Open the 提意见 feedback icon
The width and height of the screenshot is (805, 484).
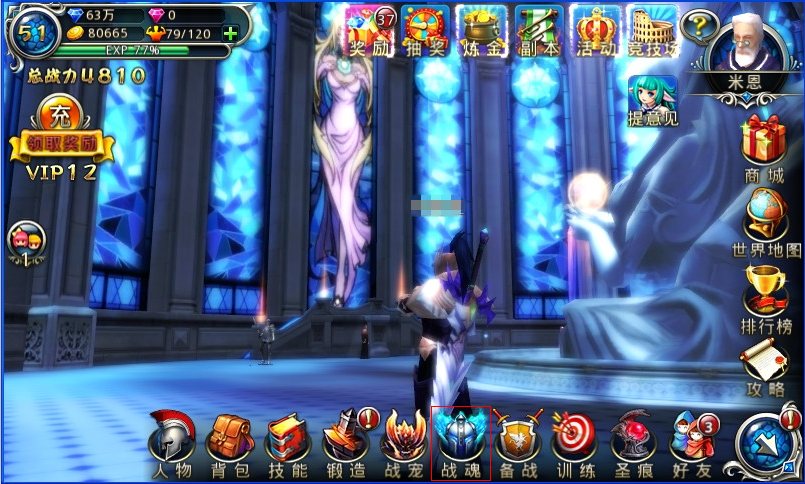(652, 102)
